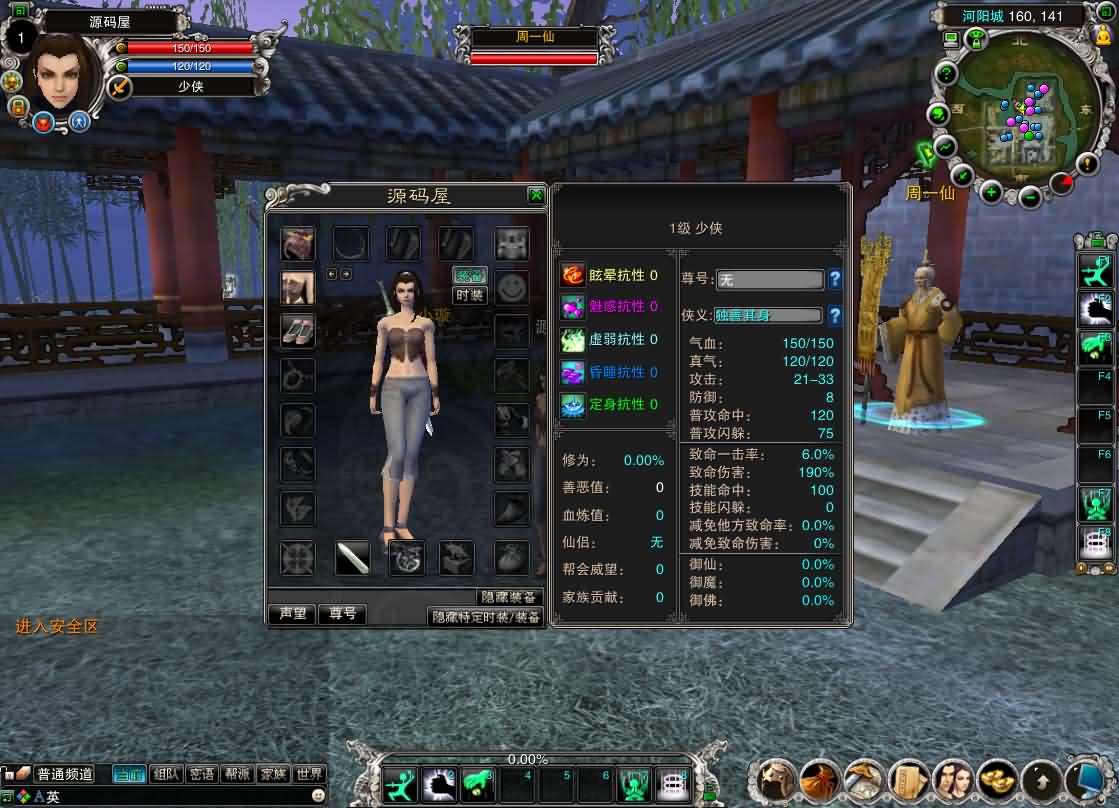The height and width of the screenshot is (808, 1119).
Task: Close the 源码屋 character window
Action: [536, 195]
